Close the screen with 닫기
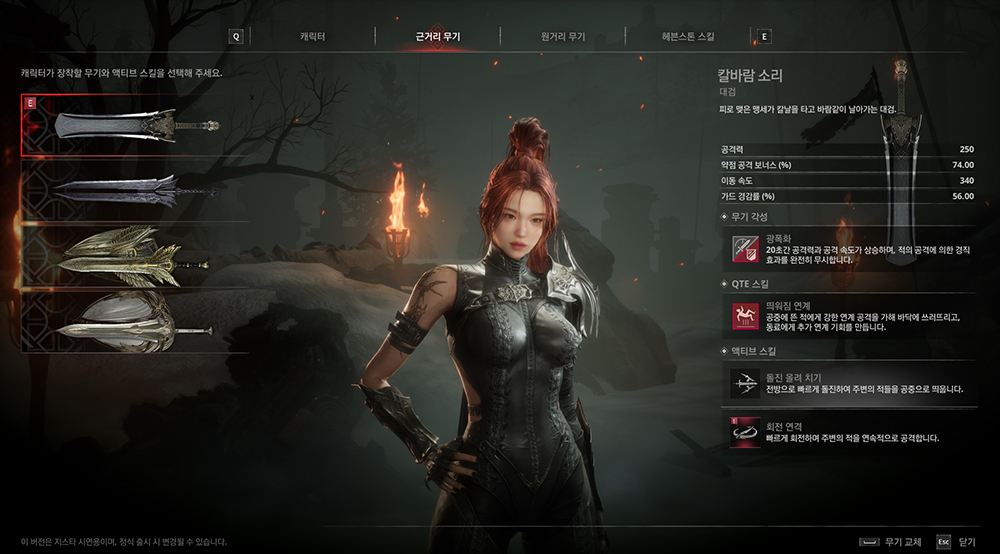Screen dimensions: 1000x554 [957, 541]
